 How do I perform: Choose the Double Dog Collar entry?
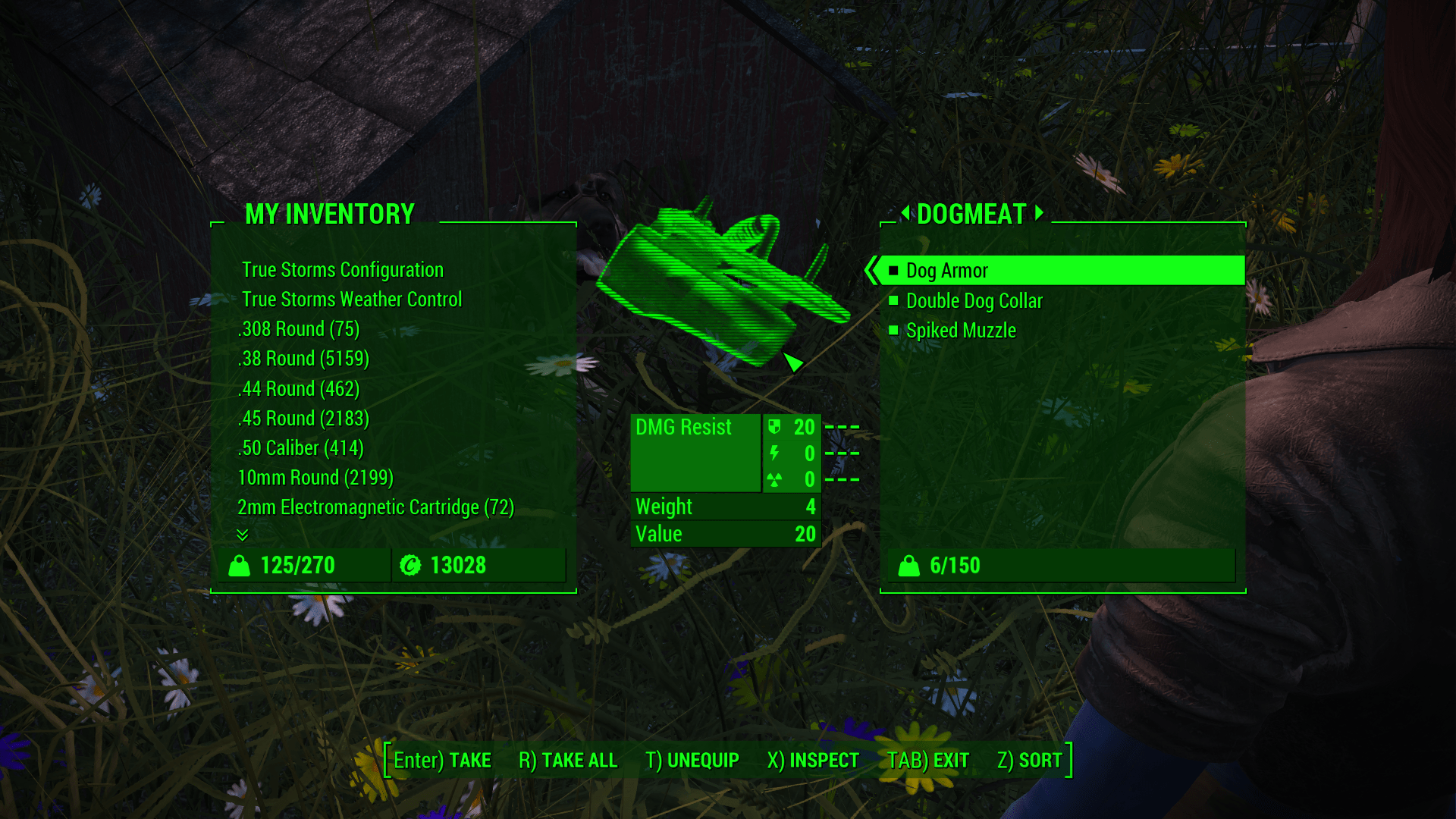coord(974,301)
